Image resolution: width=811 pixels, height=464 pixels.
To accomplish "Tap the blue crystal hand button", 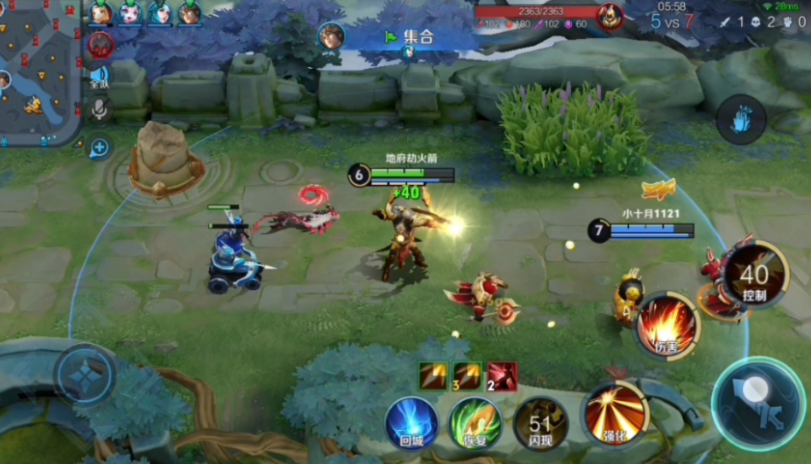I will point(741,118).
